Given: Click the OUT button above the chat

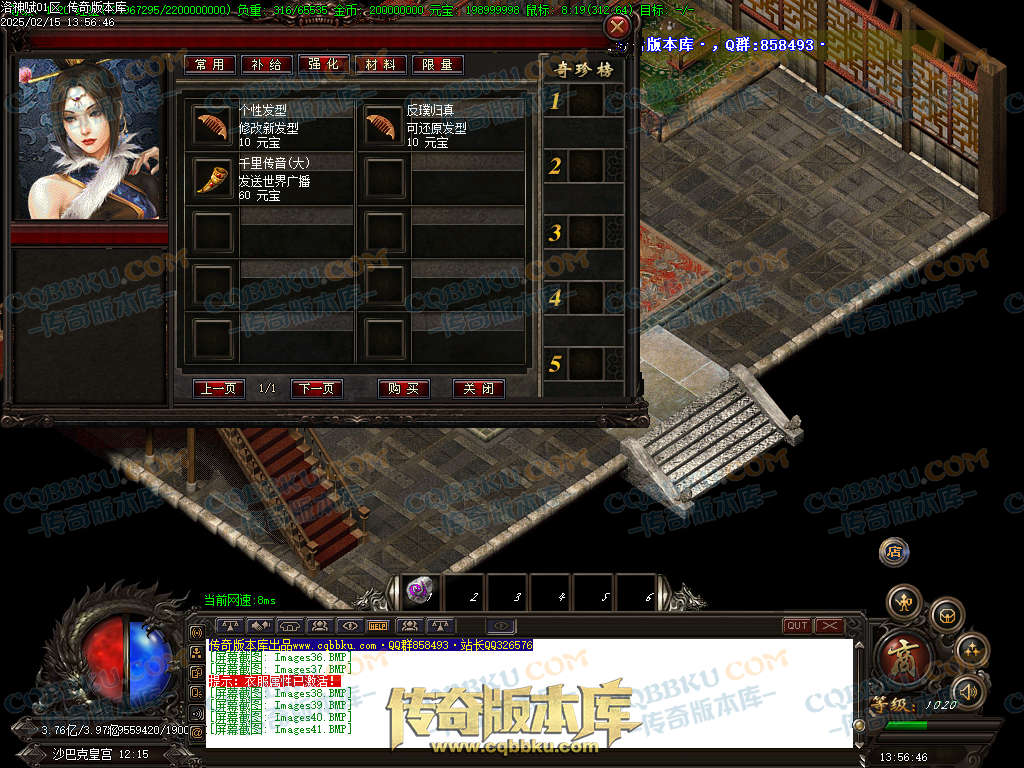Looking at the screenshot, I should click(797, 626).
